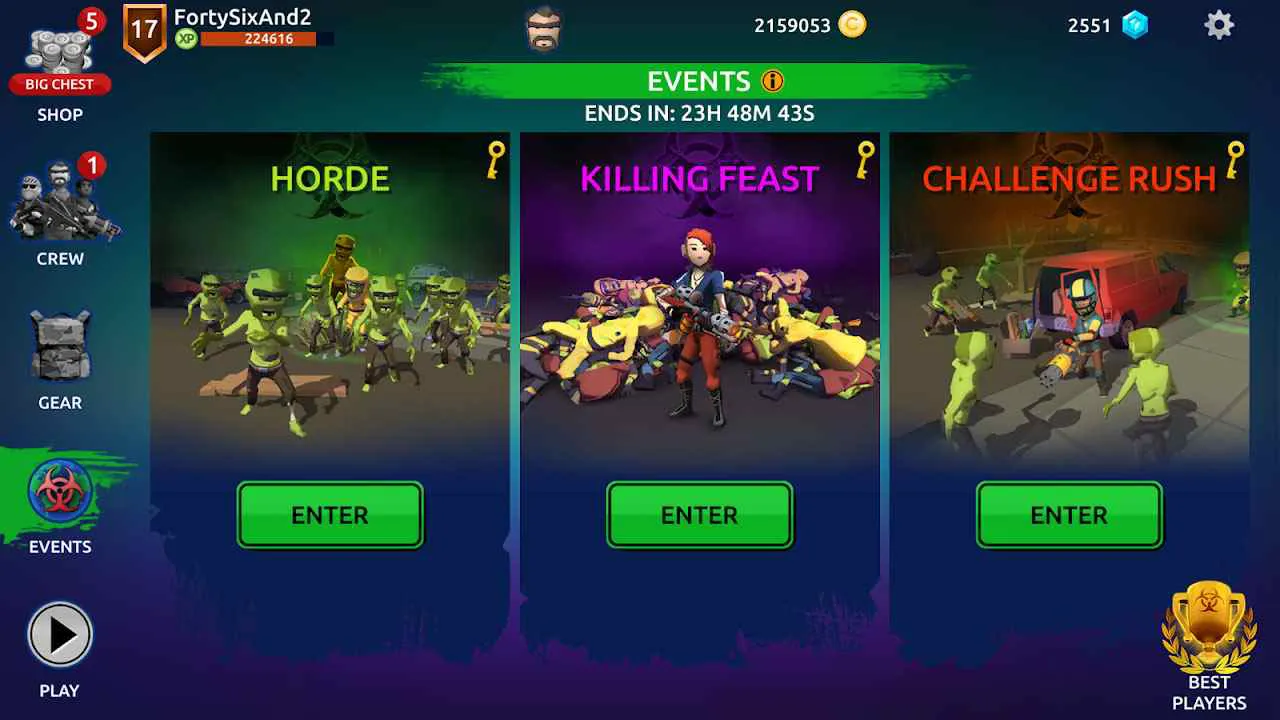Click the character avatar at top center
This screenshot has height=720, width=1280.
[542, 28]
